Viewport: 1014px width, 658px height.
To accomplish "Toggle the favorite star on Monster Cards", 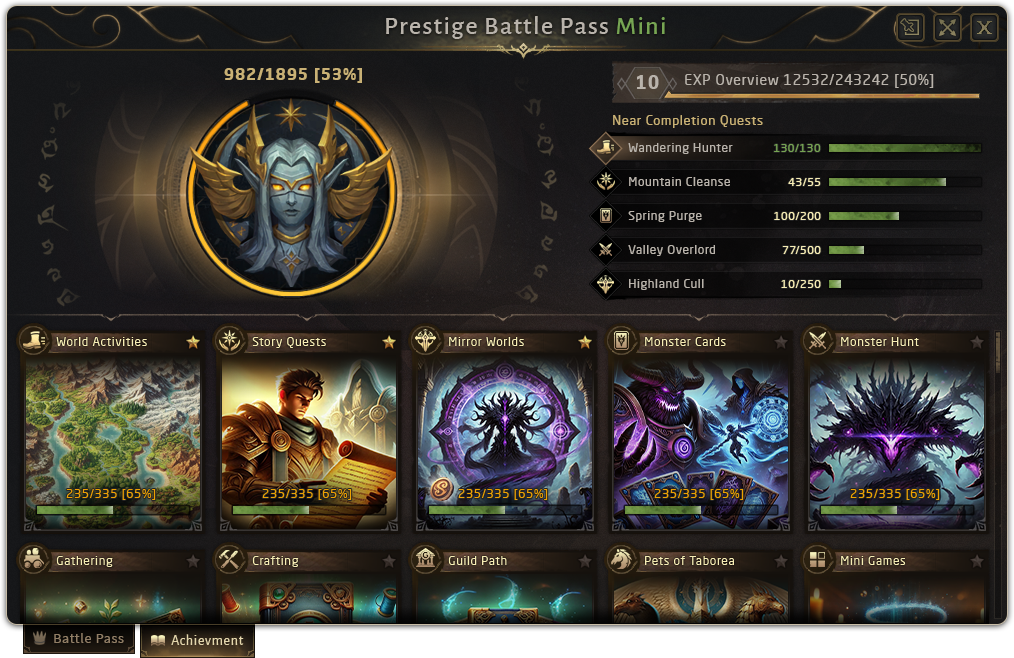I will (x=781, y=343).
